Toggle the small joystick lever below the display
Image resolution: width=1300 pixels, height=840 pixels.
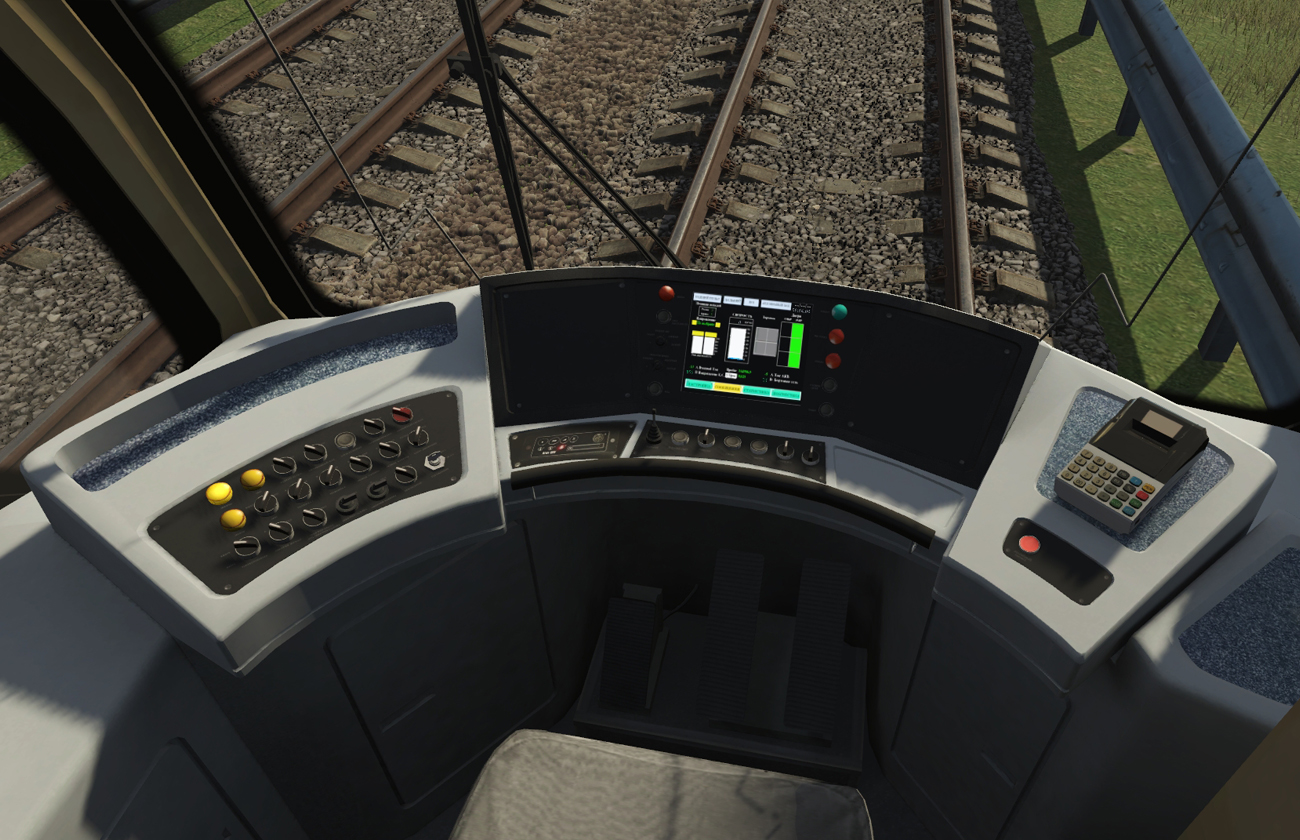pos(653,432)
